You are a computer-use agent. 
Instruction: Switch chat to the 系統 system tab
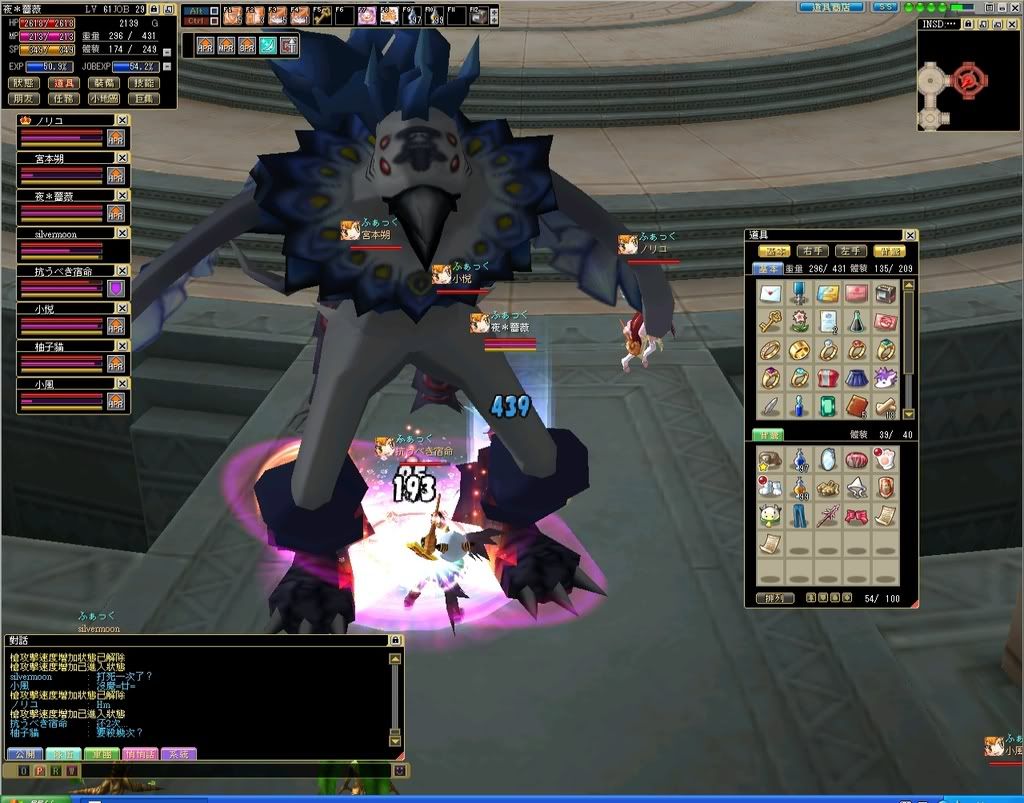[x=178, y=753]
